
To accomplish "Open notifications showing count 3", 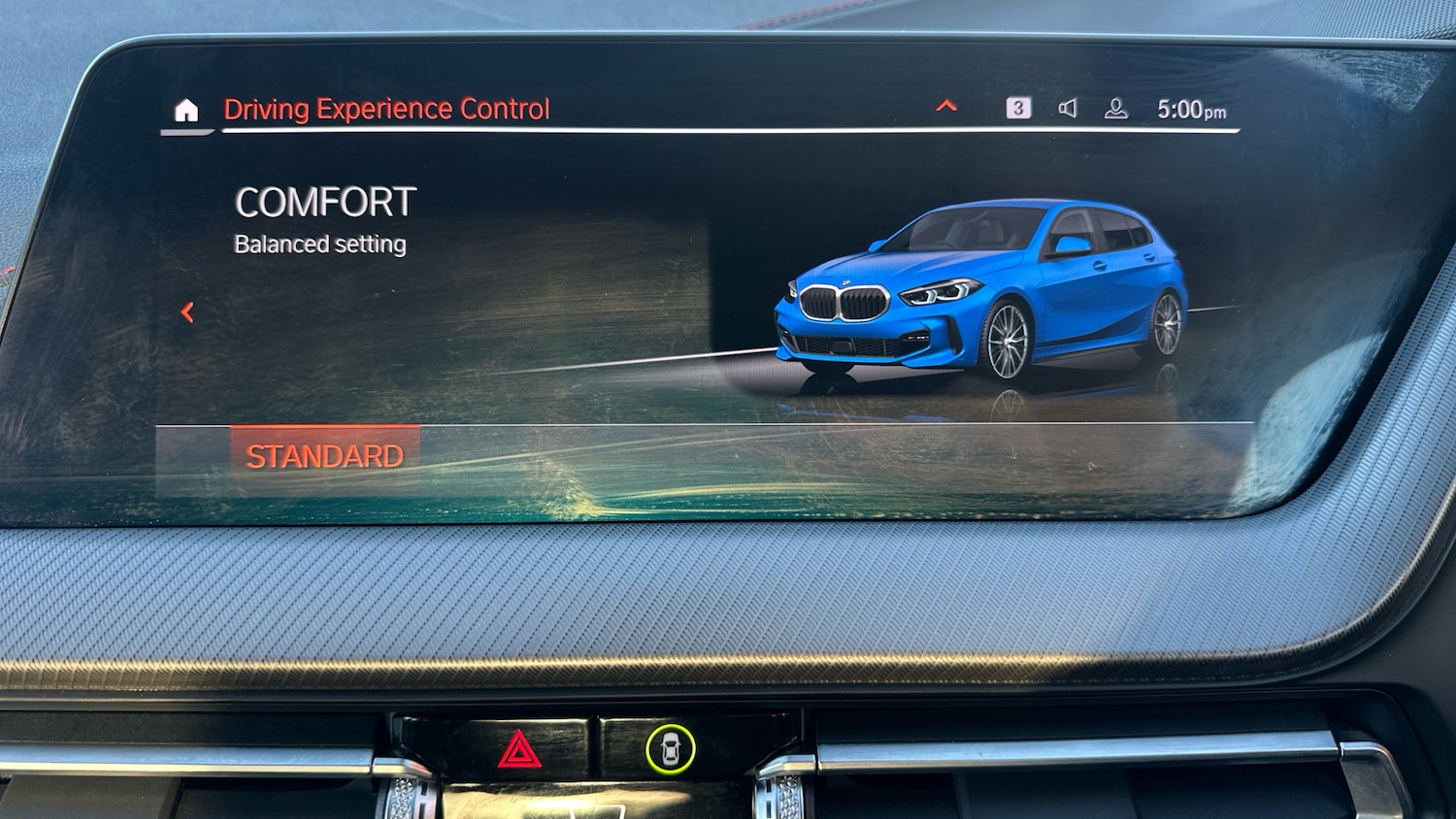I will (1017, 108).
